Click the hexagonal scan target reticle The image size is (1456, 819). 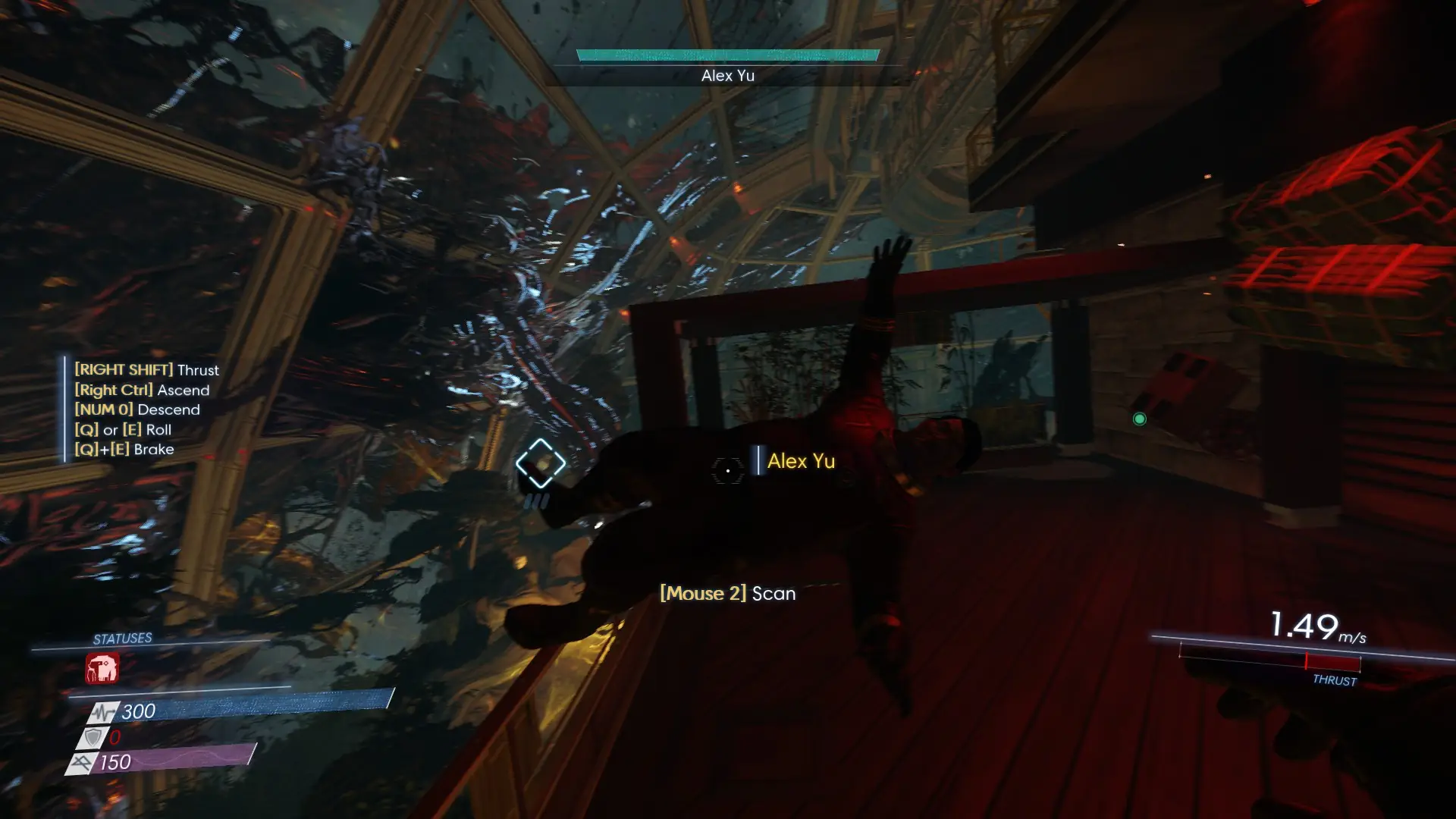point(540,461)
